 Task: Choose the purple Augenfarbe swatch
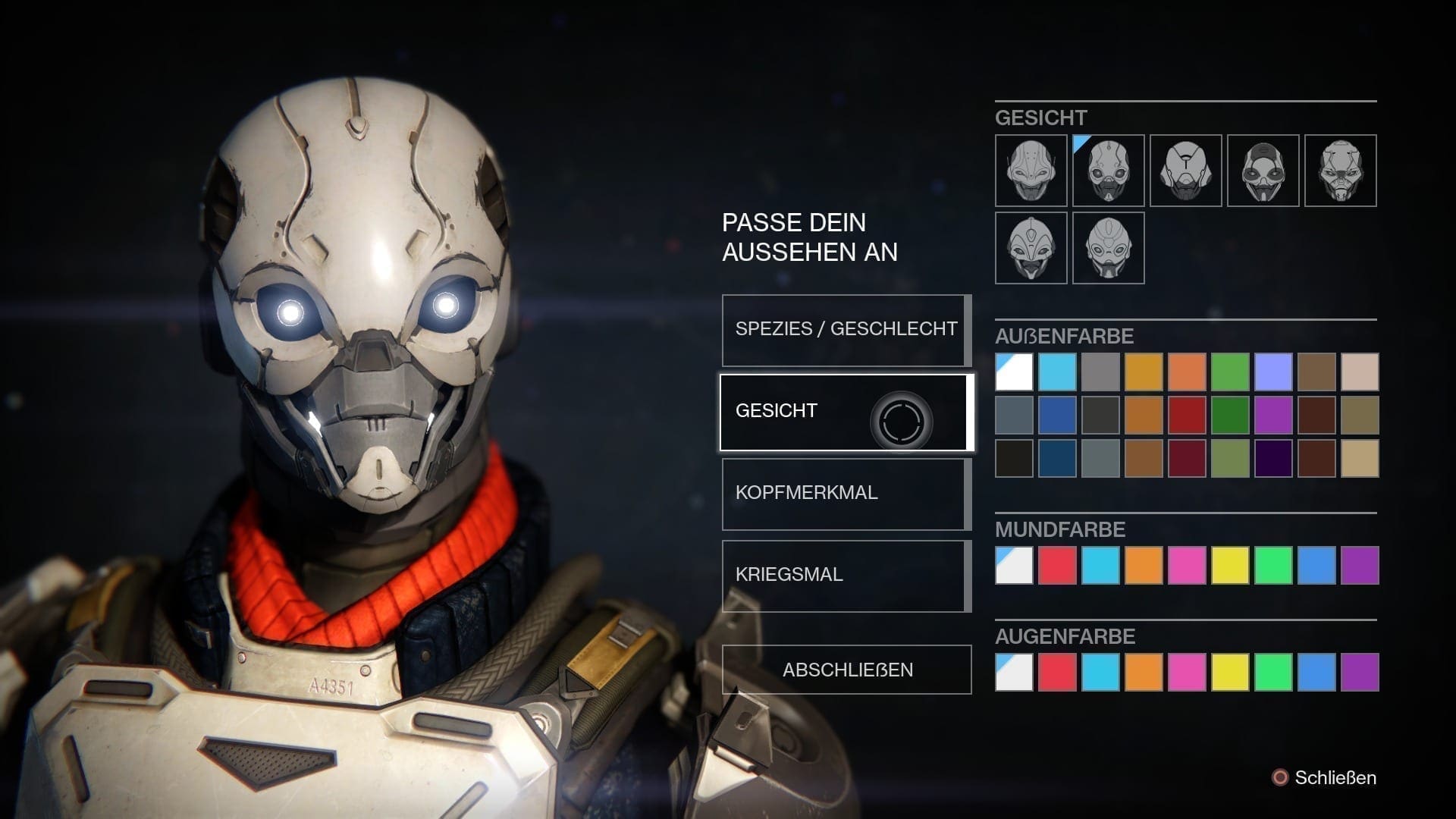pos(1360,672)
